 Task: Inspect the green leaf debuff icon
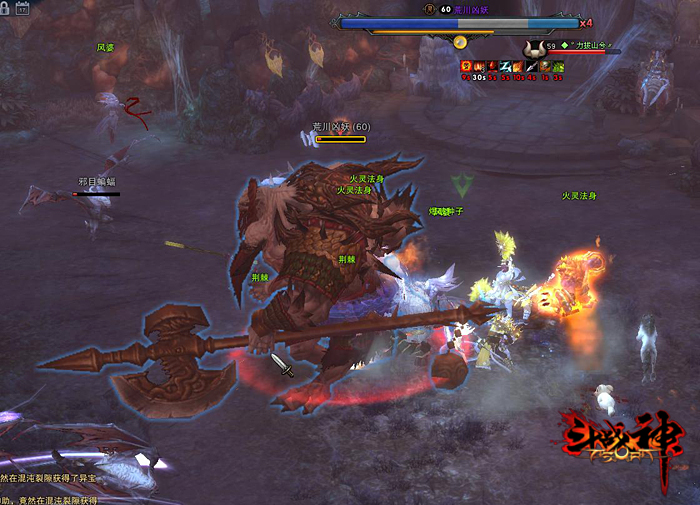point(558,67)
